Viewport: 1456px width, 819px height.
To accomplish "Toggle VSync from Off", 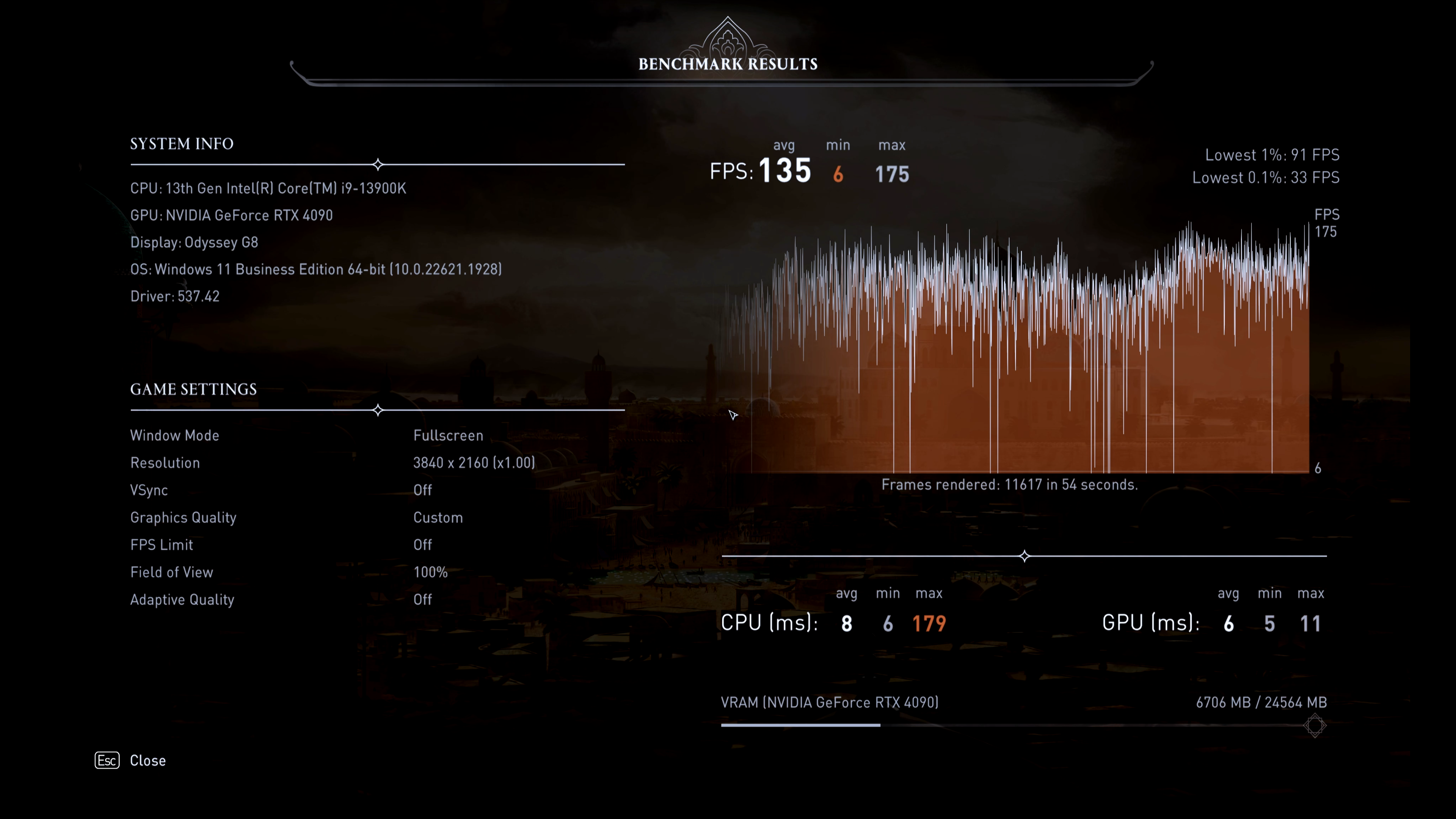I will coord(423,490).
